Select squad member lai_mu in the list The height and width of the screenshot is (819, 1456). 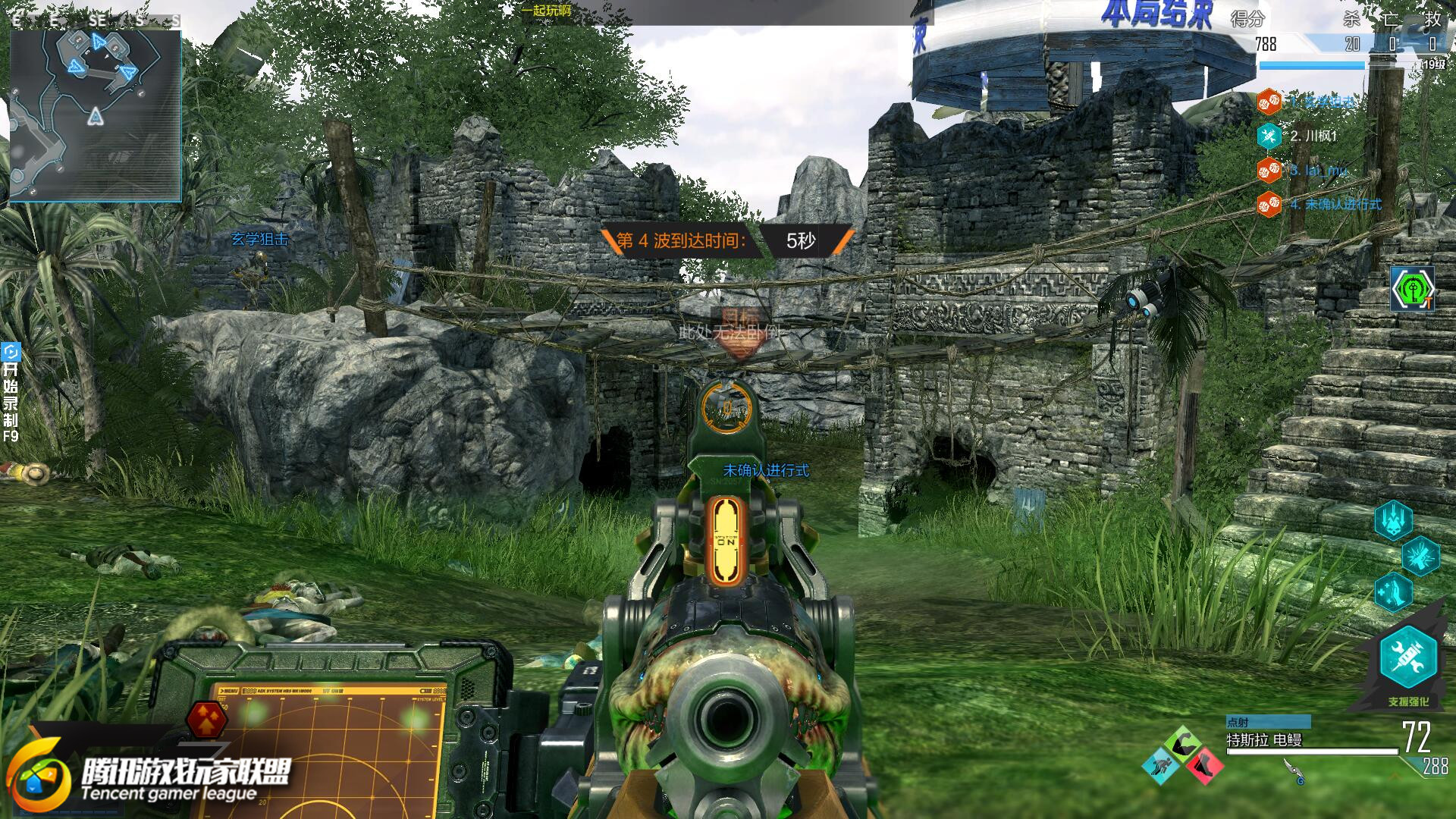pos(1318,171)
